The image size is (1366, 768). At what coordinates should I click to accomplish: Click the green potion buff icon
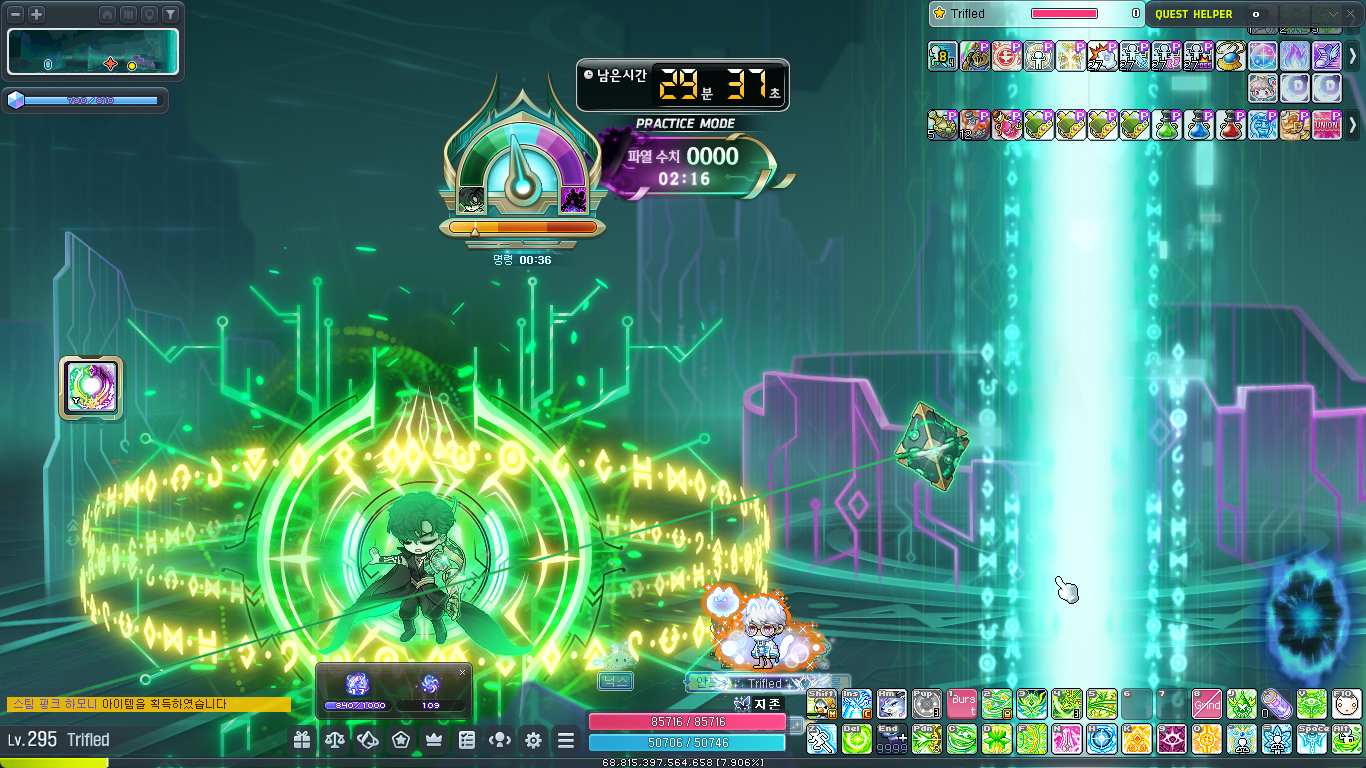1167,125
